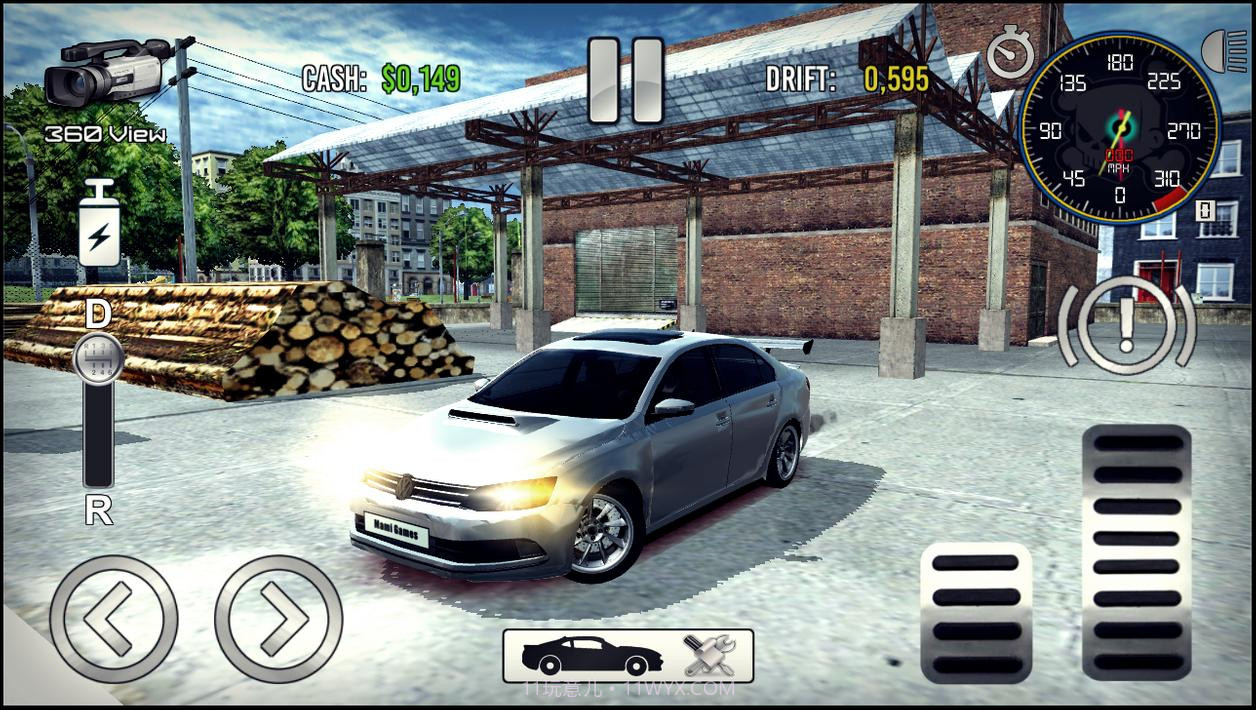Image resolution: width=1256 pixels, height=710 pixels.
Task: Open the car customization garage button
Action: pyautogui.click(x=627, y=655)
